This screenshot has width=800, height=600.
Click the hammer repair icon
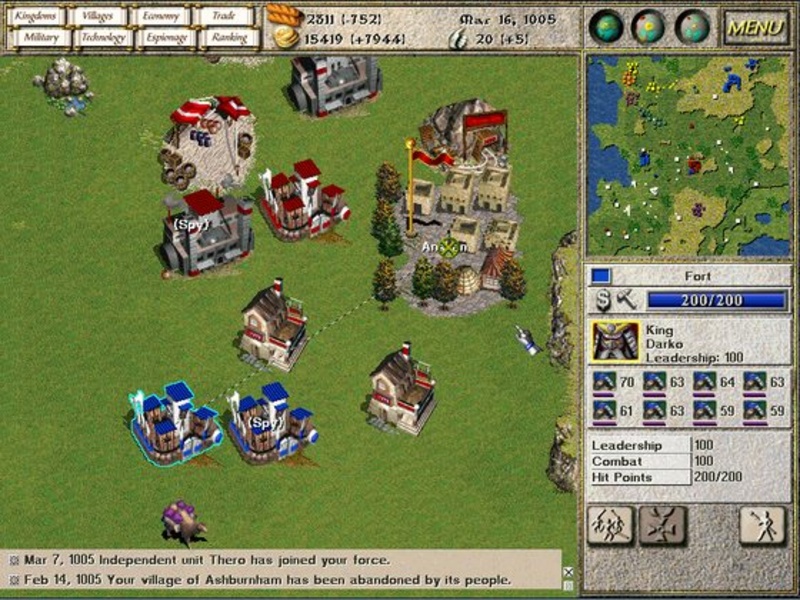tap(626, 299)
